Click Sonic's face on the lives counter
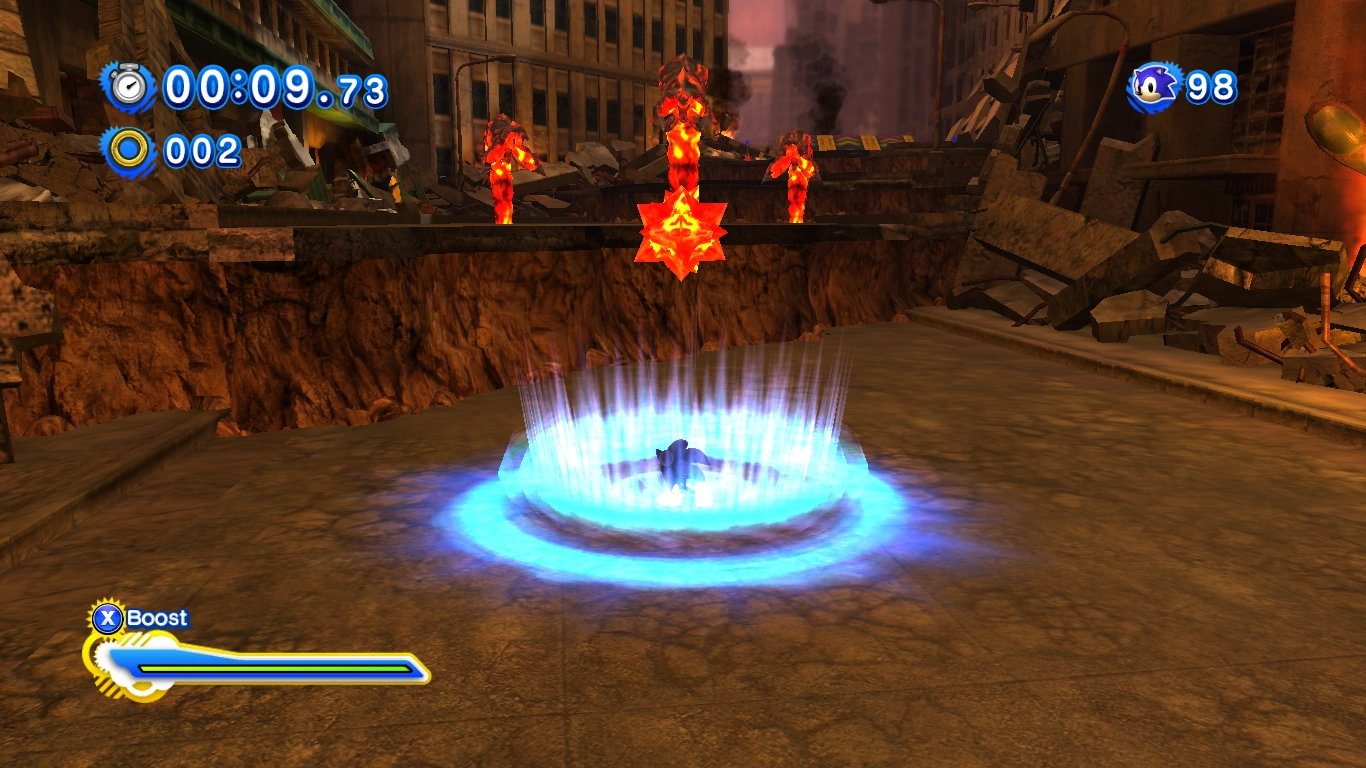 1155,89
